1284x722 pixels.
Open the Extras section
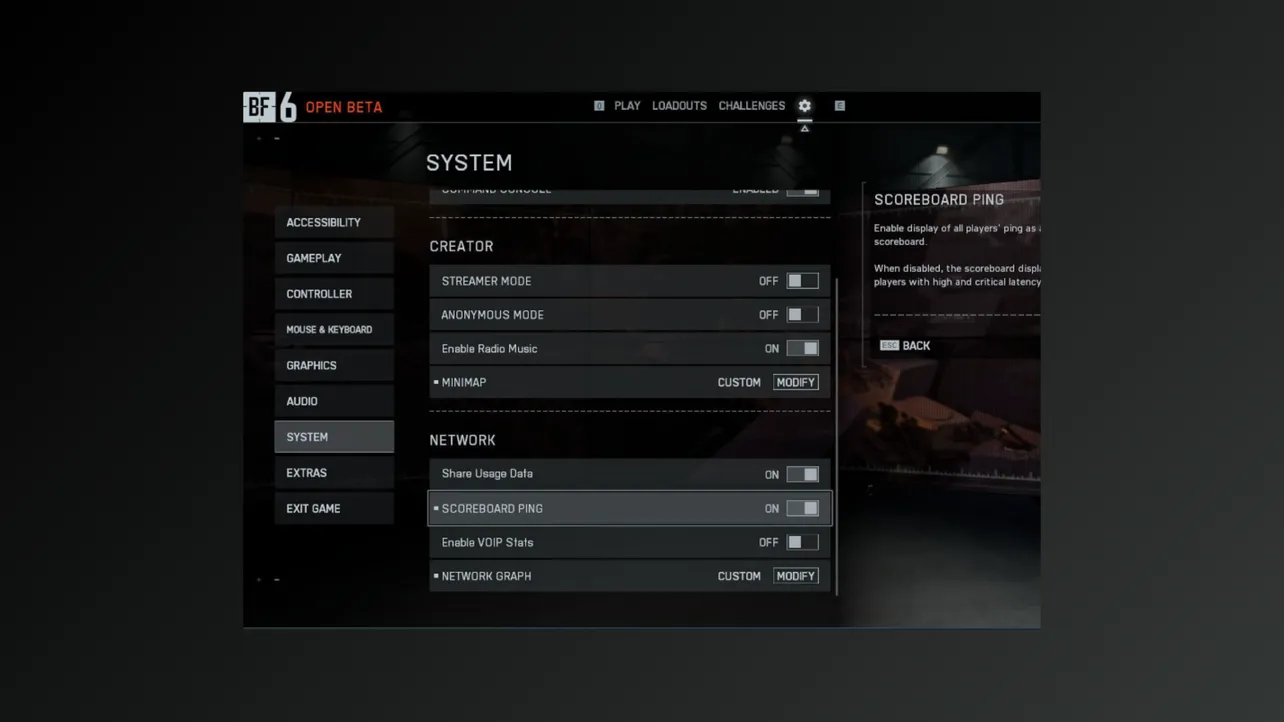(334, 473)
